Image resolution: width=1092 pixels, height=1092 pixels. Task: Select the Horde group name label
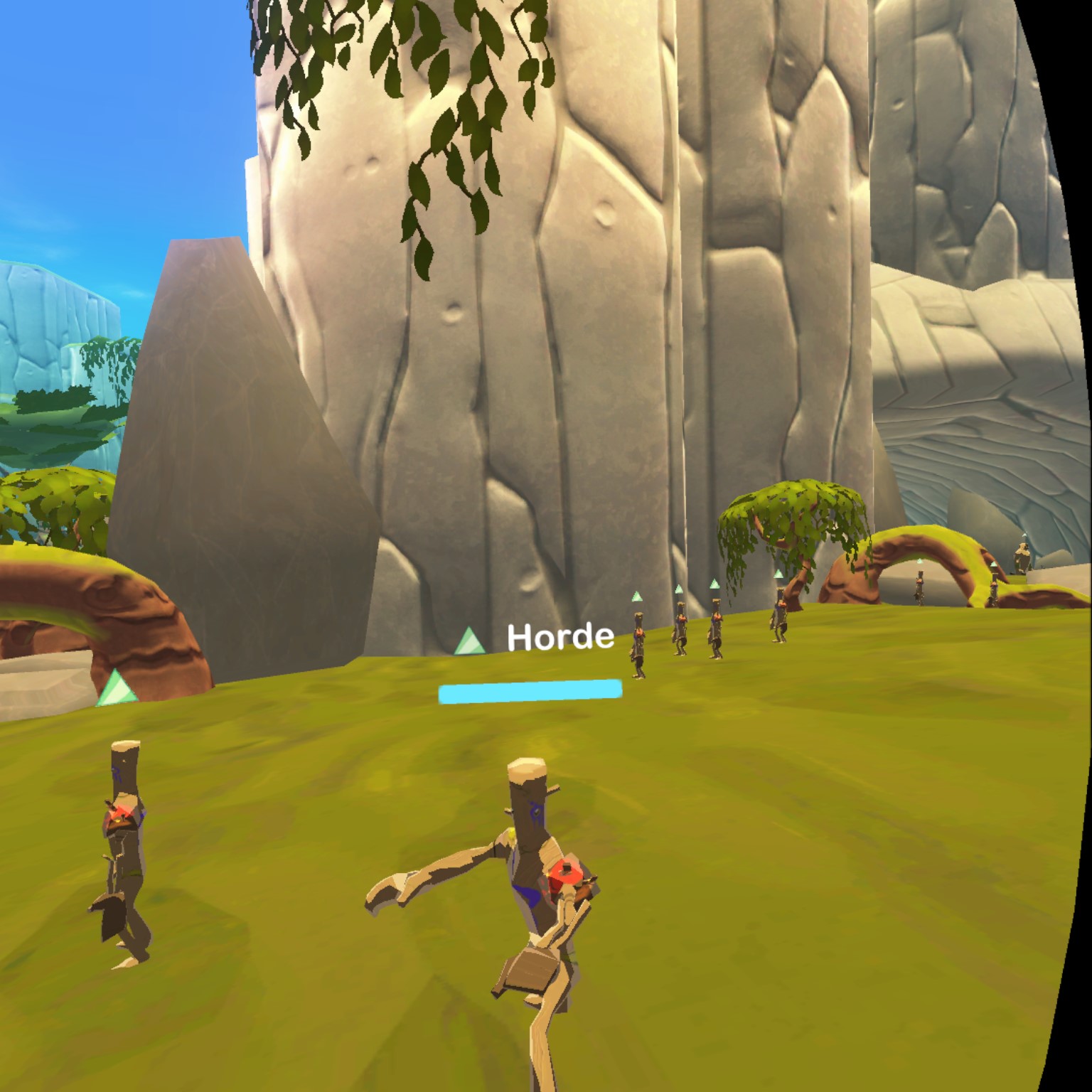click(560, 638)
